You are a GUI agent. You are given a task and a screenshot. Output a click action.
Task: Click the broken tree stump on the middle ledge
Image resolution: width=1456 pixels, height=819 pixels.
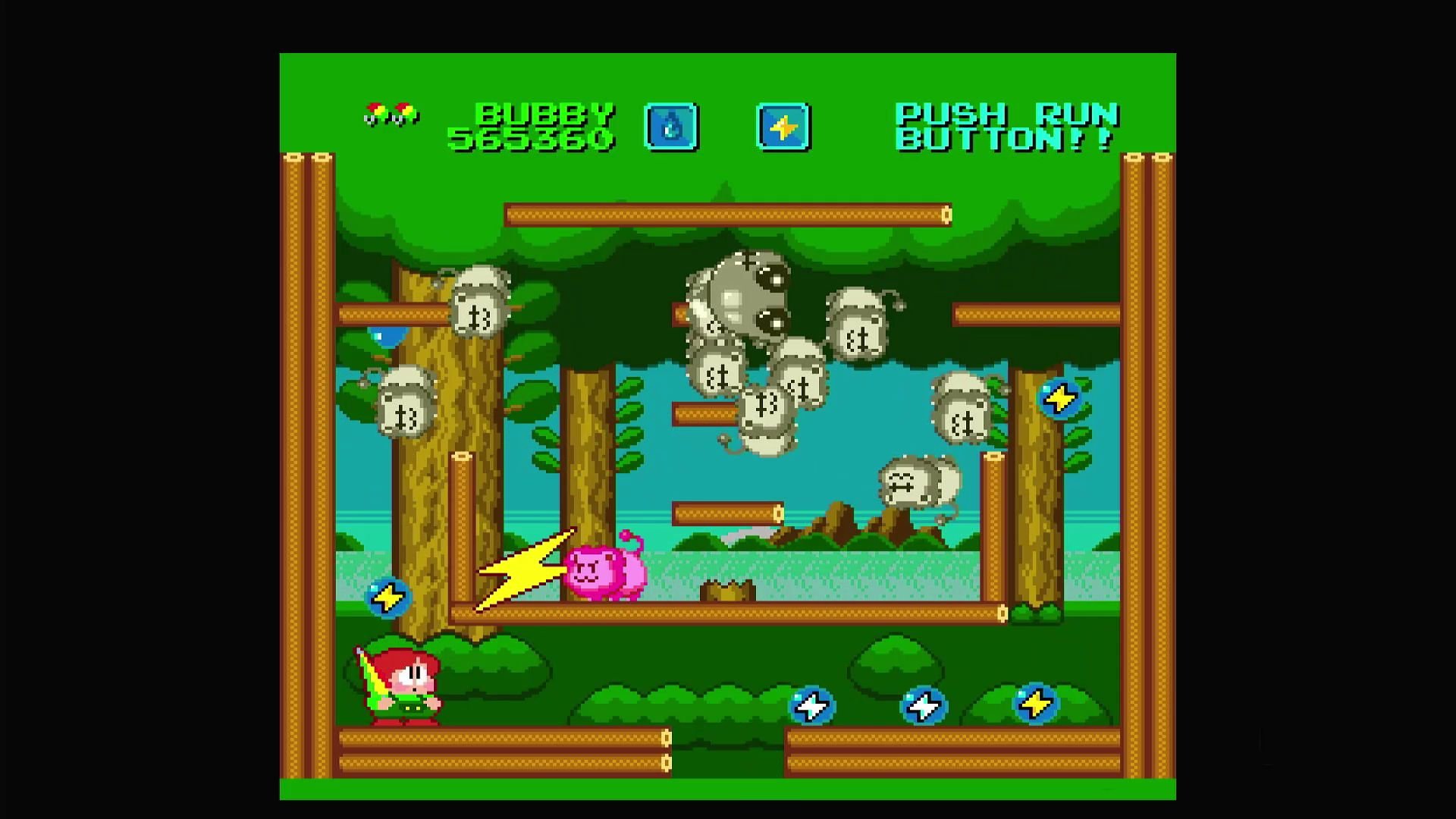728,591
